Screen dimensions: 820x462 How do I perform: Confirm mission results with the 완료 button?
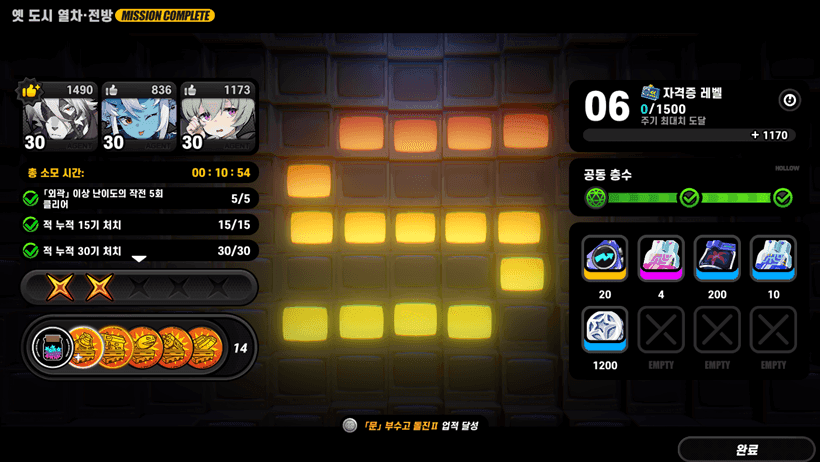(746, 449)
